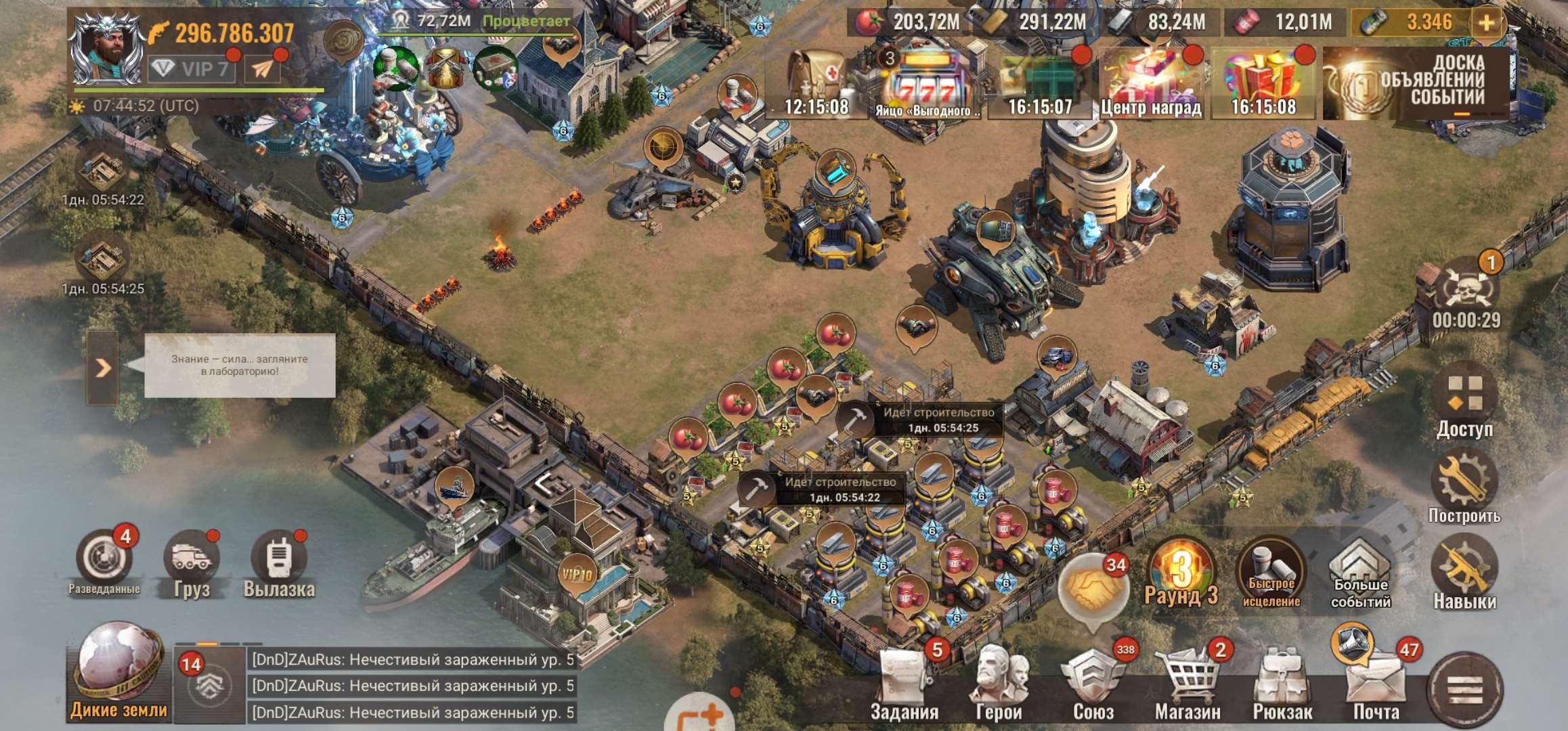Screen dimensions: 1568x731
Task: Open the Навыки skills button
Action: (1464, 573)
